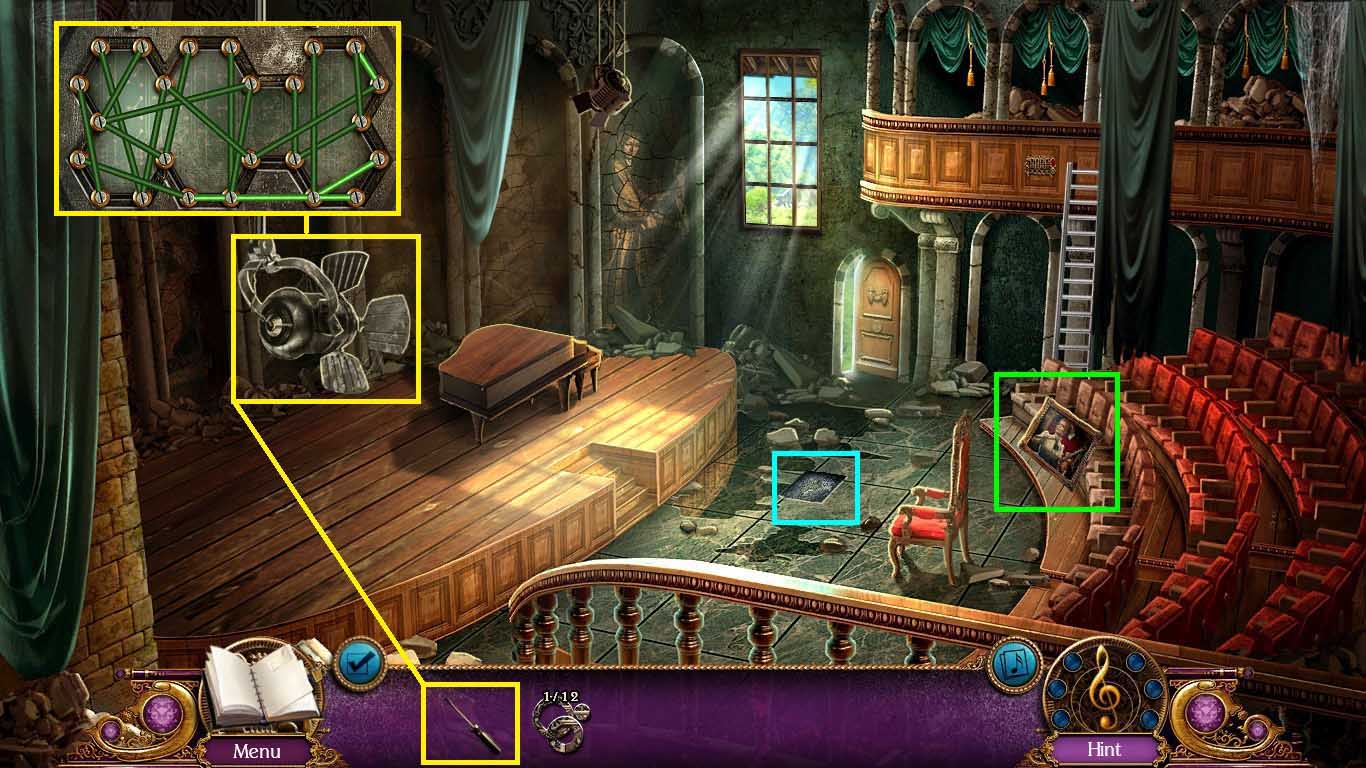1366x768 pixels.
Task: Activate the golden treble clef hint dial
Action: coord(1103,690)
